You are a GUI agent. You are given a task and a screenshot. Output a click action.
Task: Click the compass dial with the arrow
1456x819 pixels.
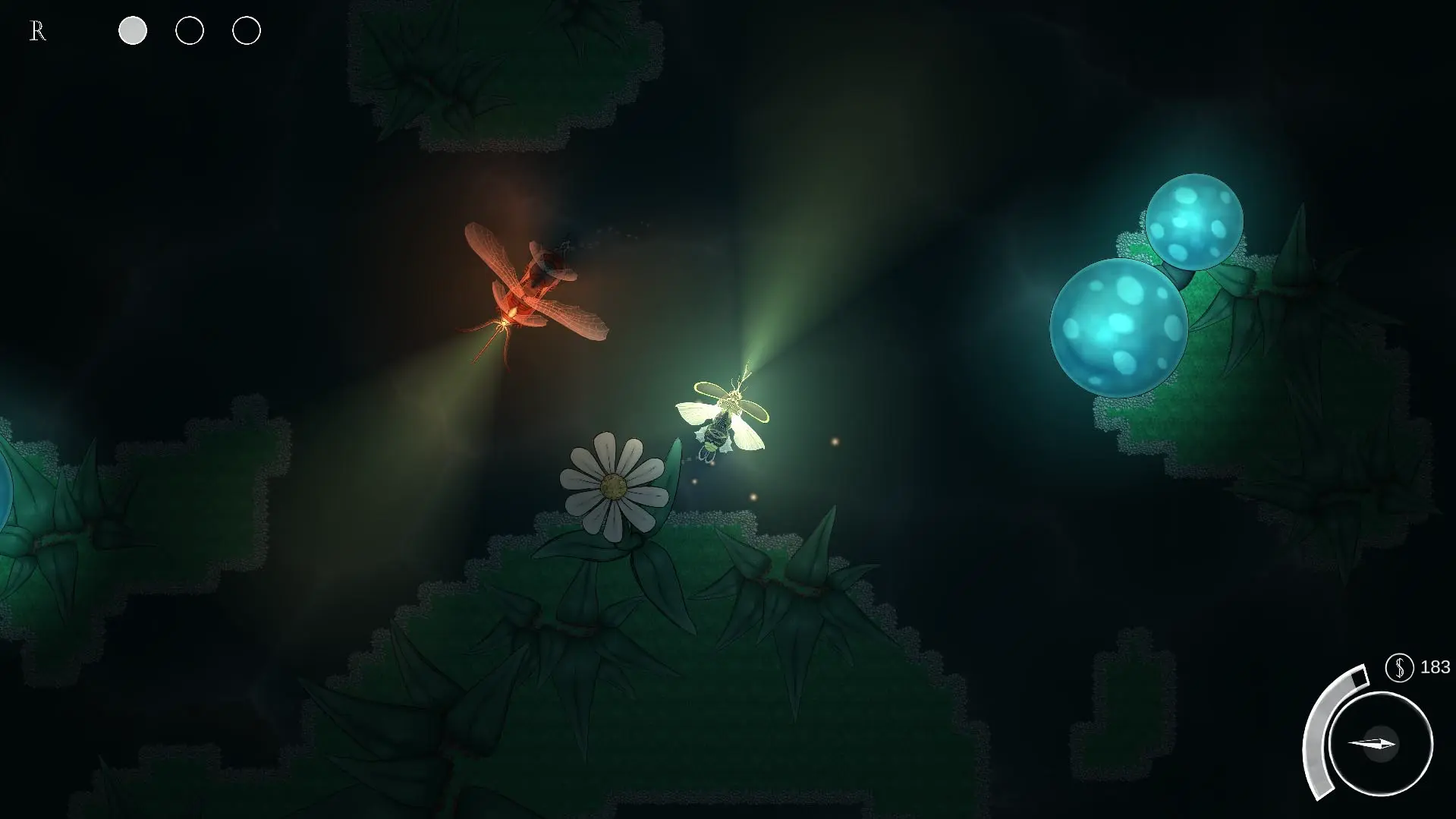pos(1380,743)
